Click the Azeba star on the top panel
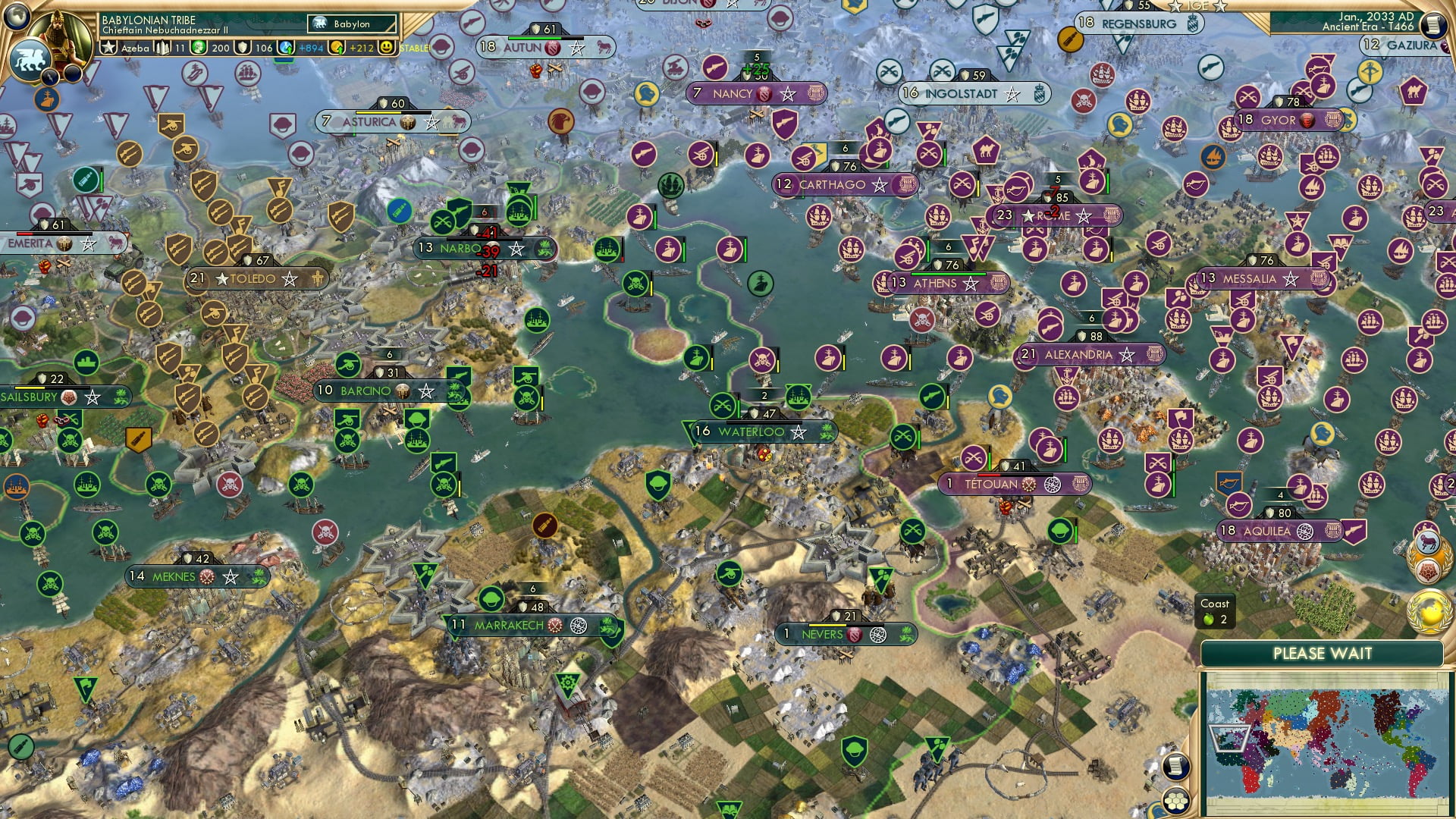 pos(108,49)
